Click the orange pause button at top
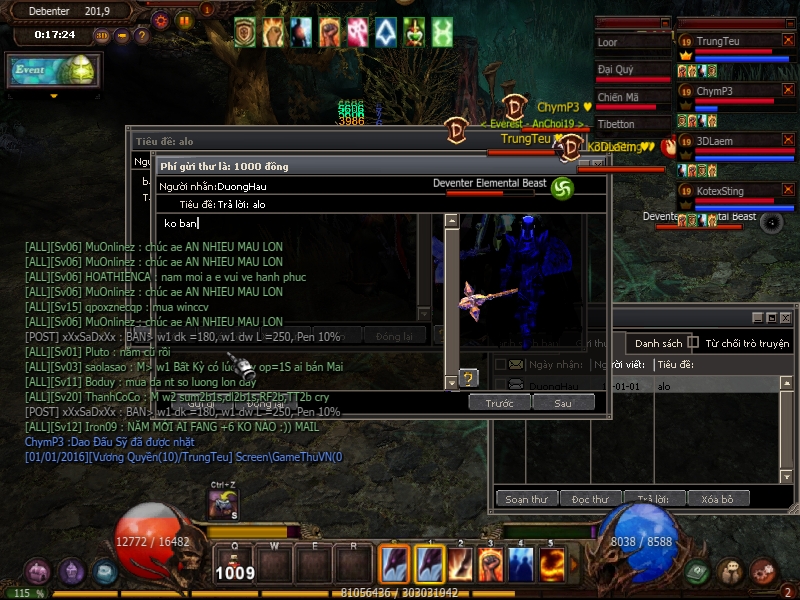Viewport: 800px width, 600px height. point(184,20)
